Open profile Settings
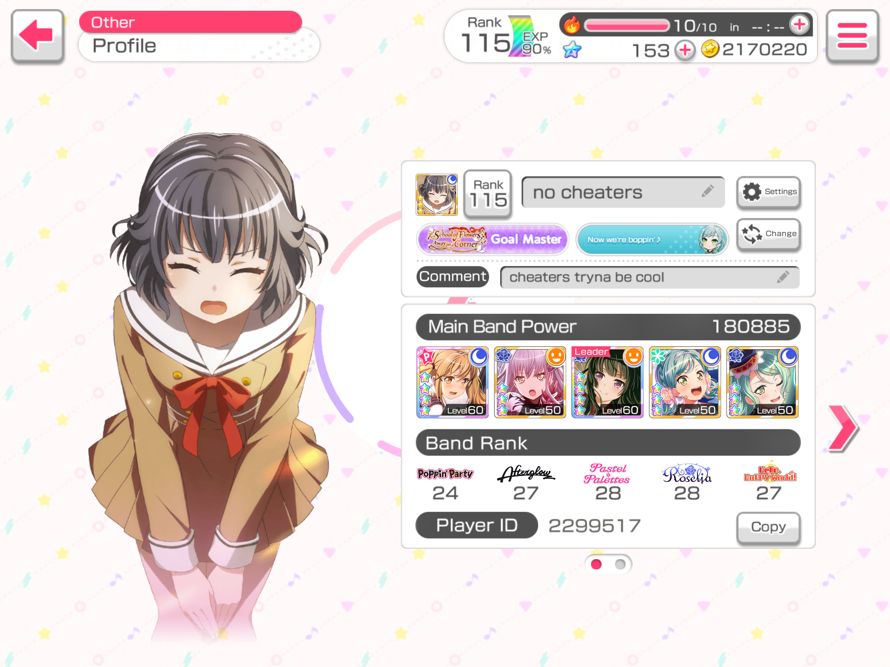This screenshot has width=890, height=667. (x=768, y=191)
